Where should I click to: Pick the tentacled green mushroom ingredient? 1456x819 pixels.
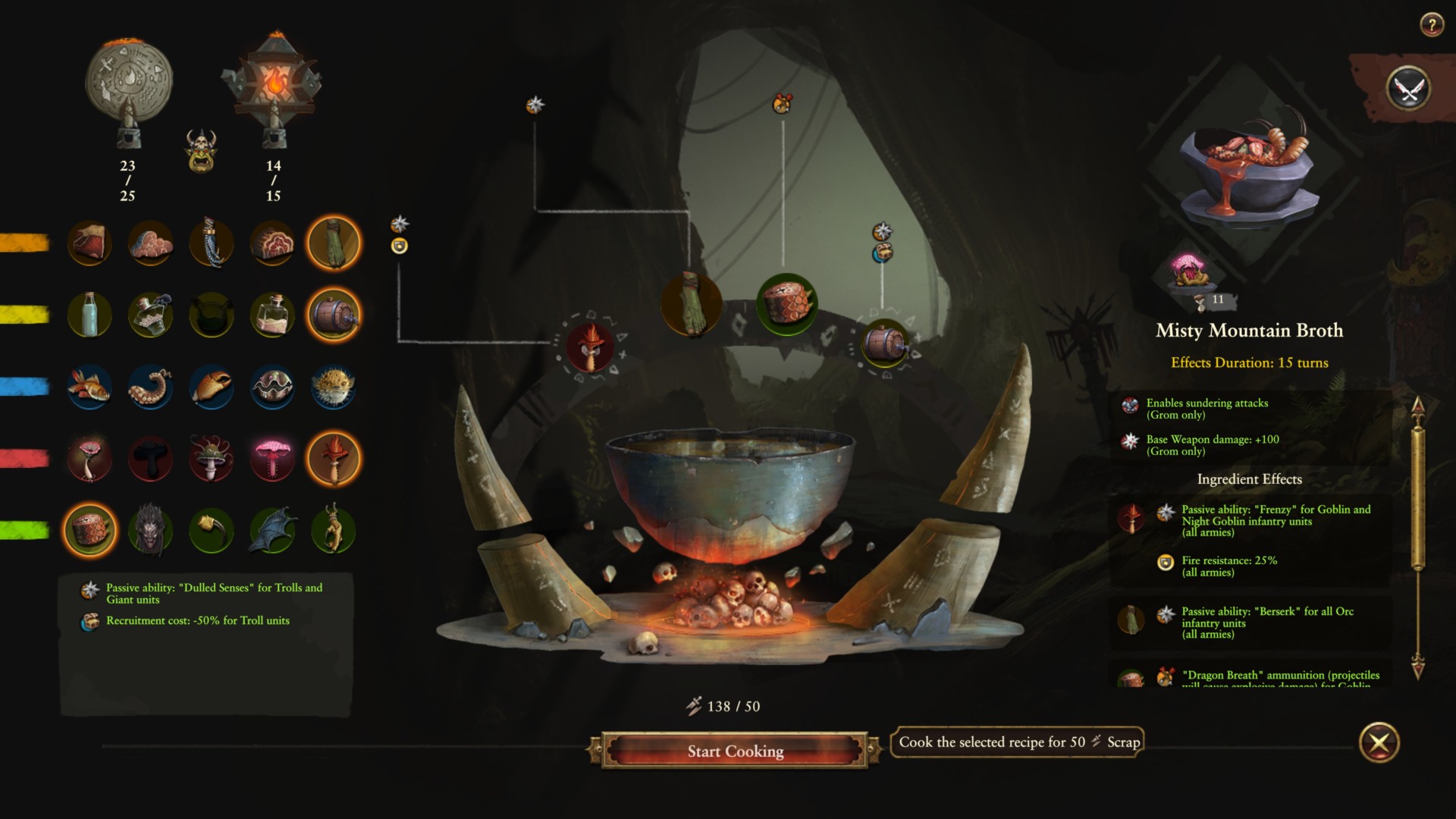point(212,458)
